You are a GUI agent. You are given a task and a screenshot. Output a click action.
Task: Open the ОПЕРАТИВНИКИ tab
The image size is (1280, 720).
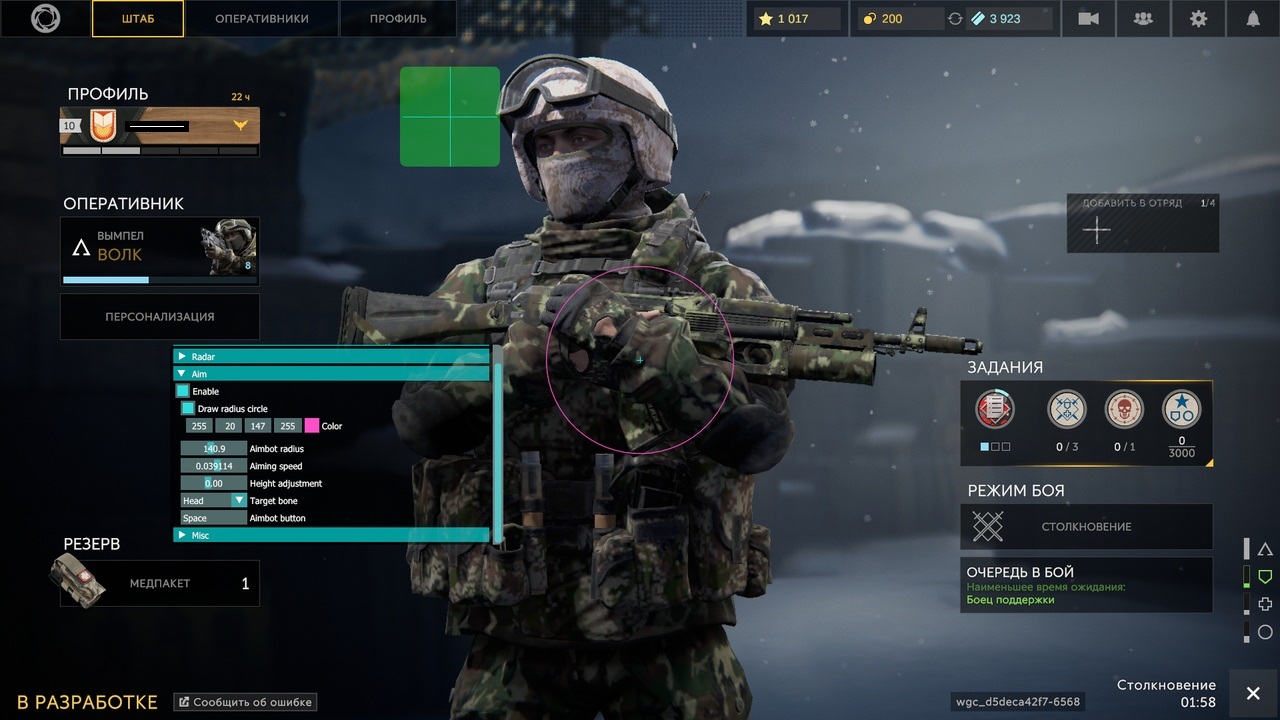[x=262, y=19]
